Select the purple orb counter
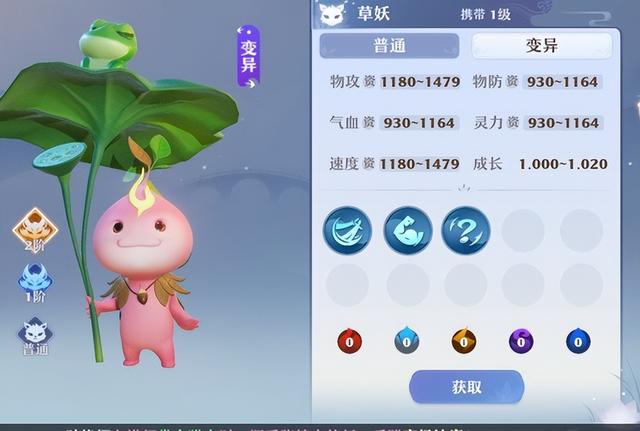640x431 pixels. 521,341
